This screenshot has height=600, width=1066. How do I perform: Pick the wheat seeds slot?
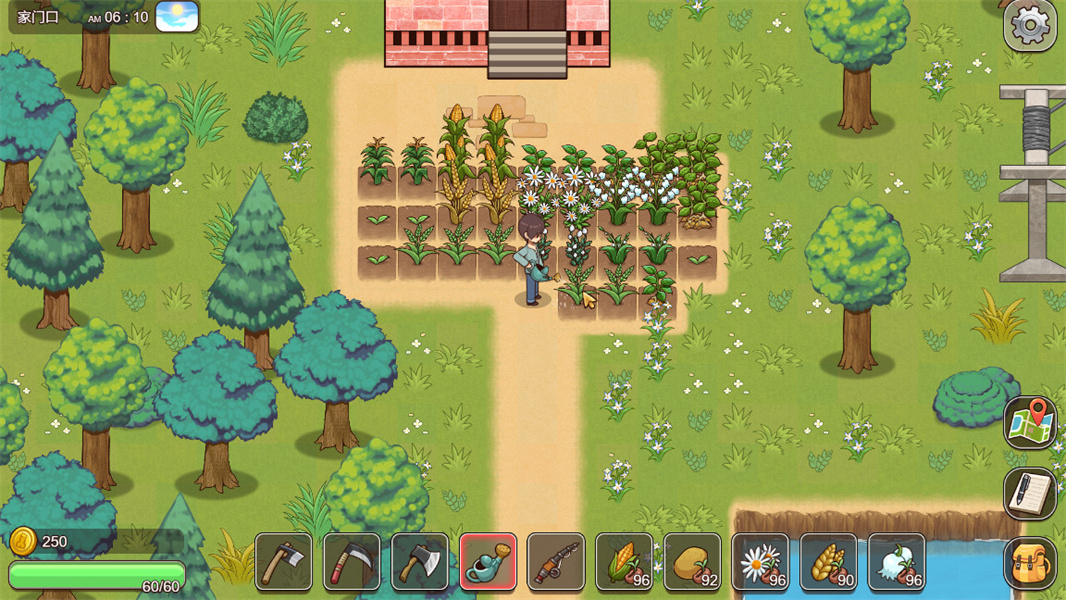tap(828, 561)
